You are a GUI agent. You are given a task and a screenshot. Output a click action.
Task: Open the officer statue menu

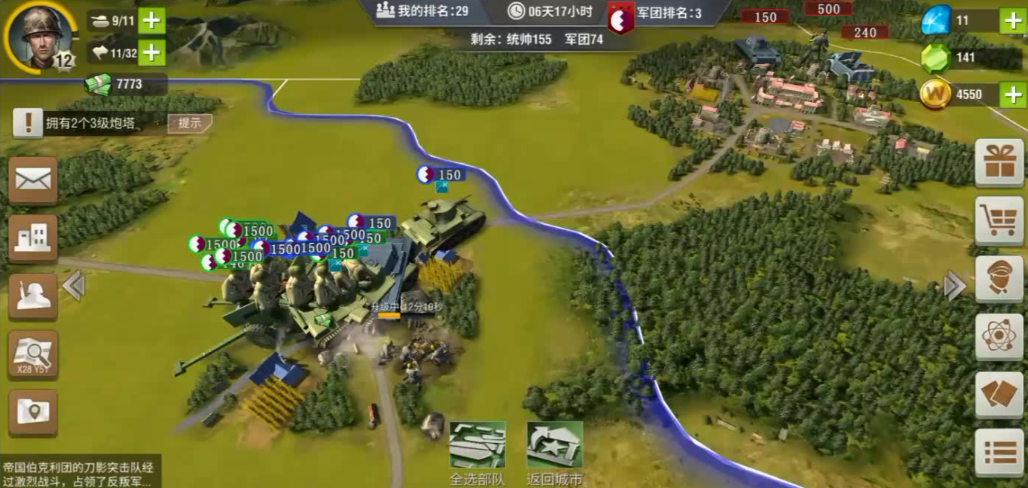click(33, 296)
